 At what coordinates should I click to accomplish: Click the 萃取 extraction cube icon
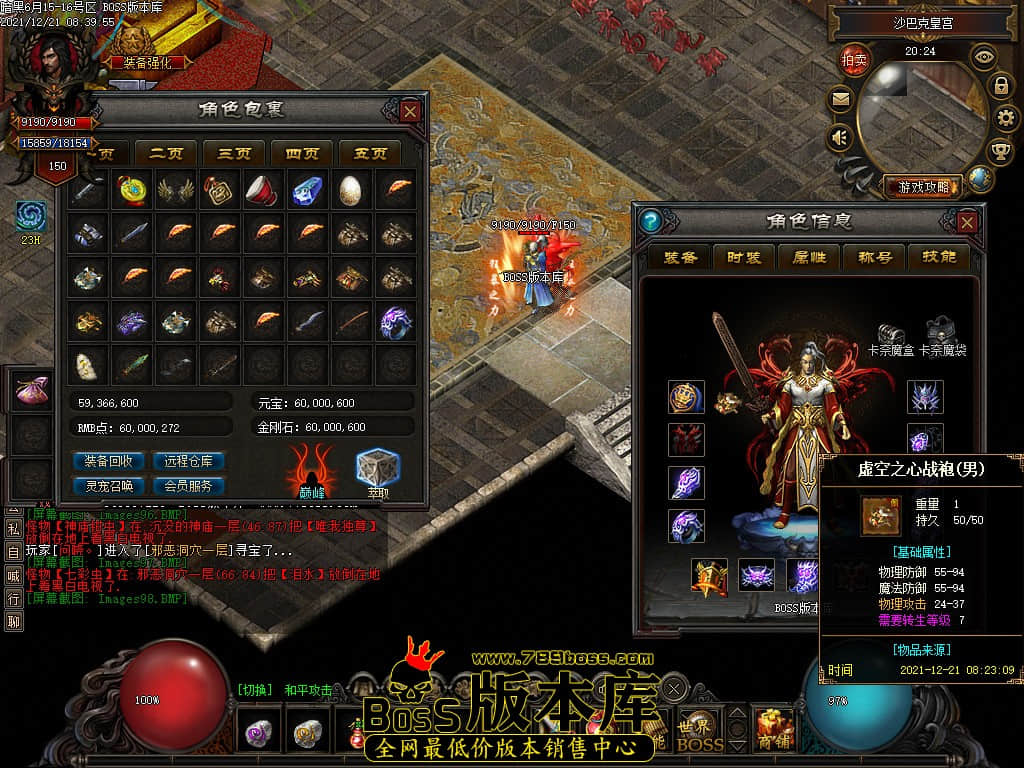click(x=378, y=470)
